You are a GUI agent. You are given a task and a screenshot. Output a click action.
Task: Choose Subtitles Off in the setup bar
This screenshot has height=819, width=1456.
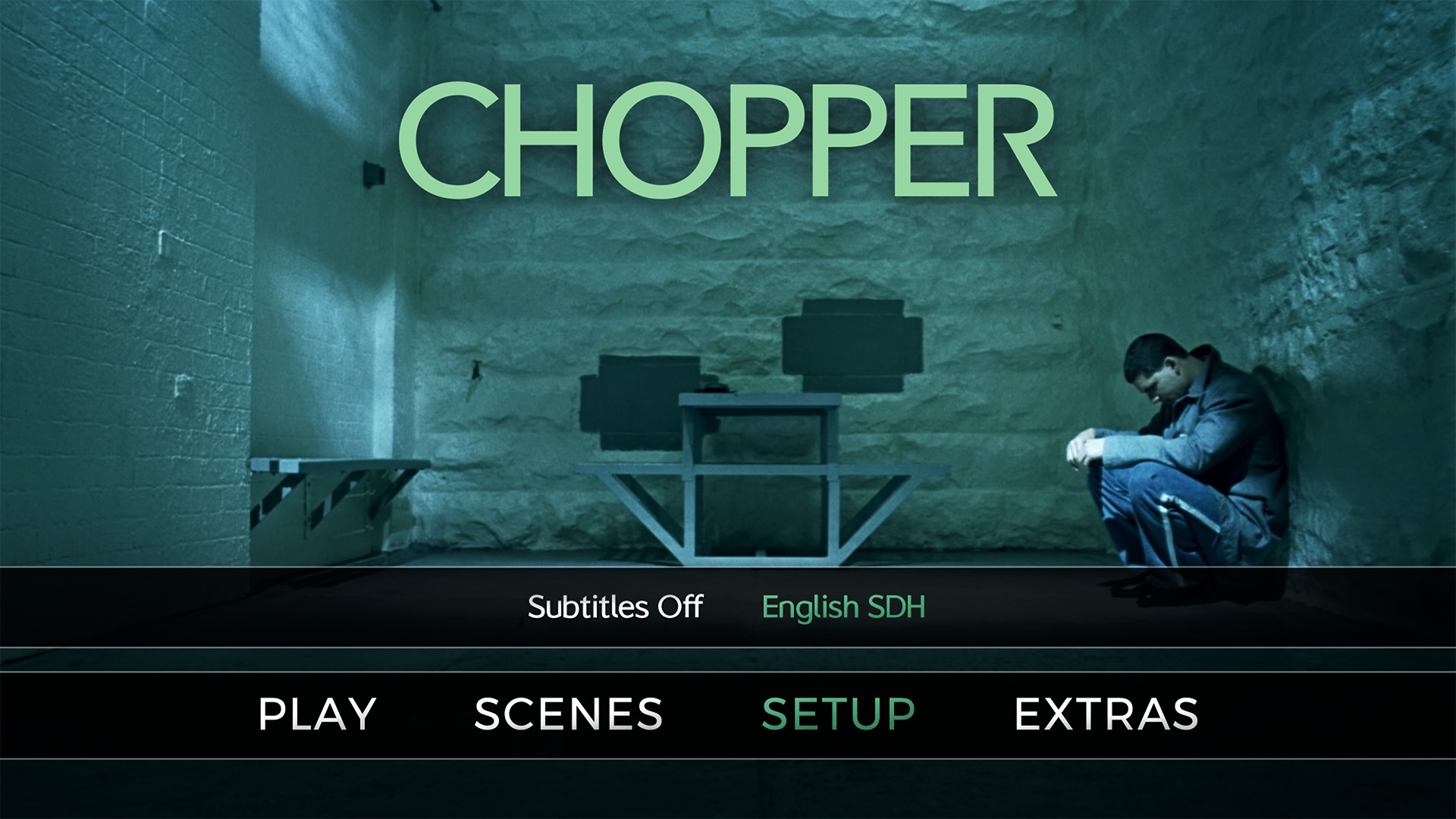[x=614, y=607]
